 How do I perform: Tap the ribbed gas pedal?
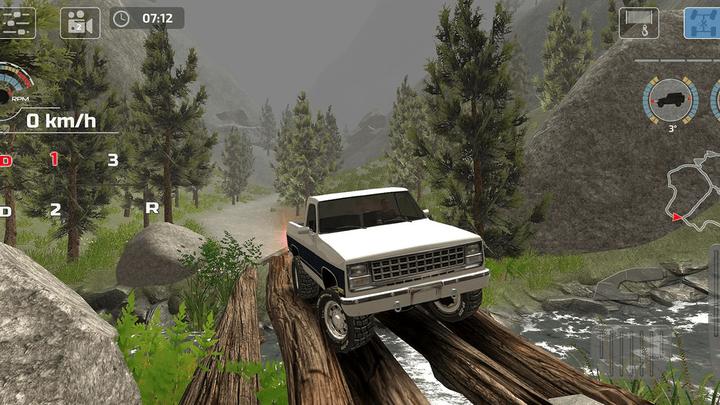632,352
